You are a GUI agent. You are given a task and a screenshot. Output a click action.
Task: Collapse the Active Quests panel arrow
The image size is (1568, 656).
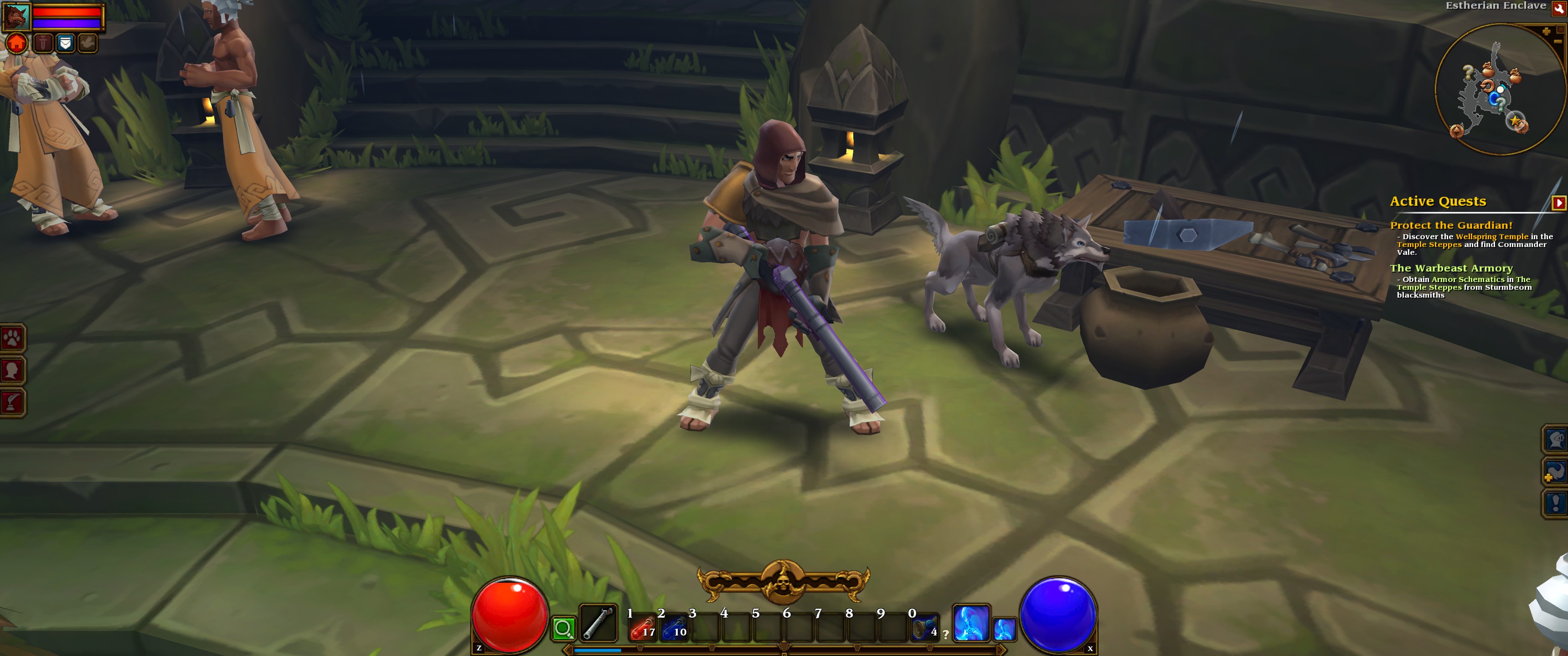(x=1558, y=202)
